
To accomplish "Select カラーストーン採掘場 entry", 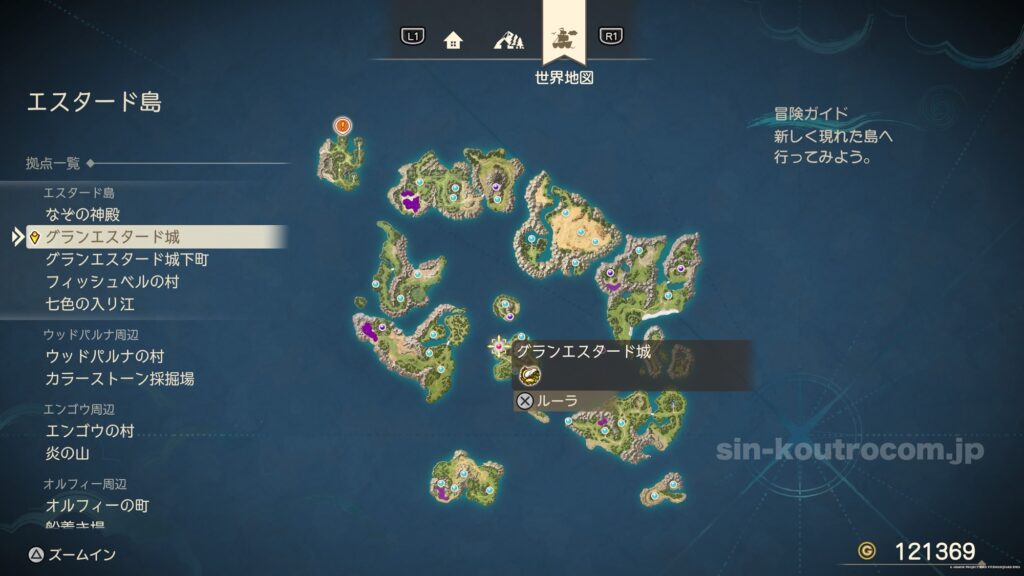I will point(120,379).
